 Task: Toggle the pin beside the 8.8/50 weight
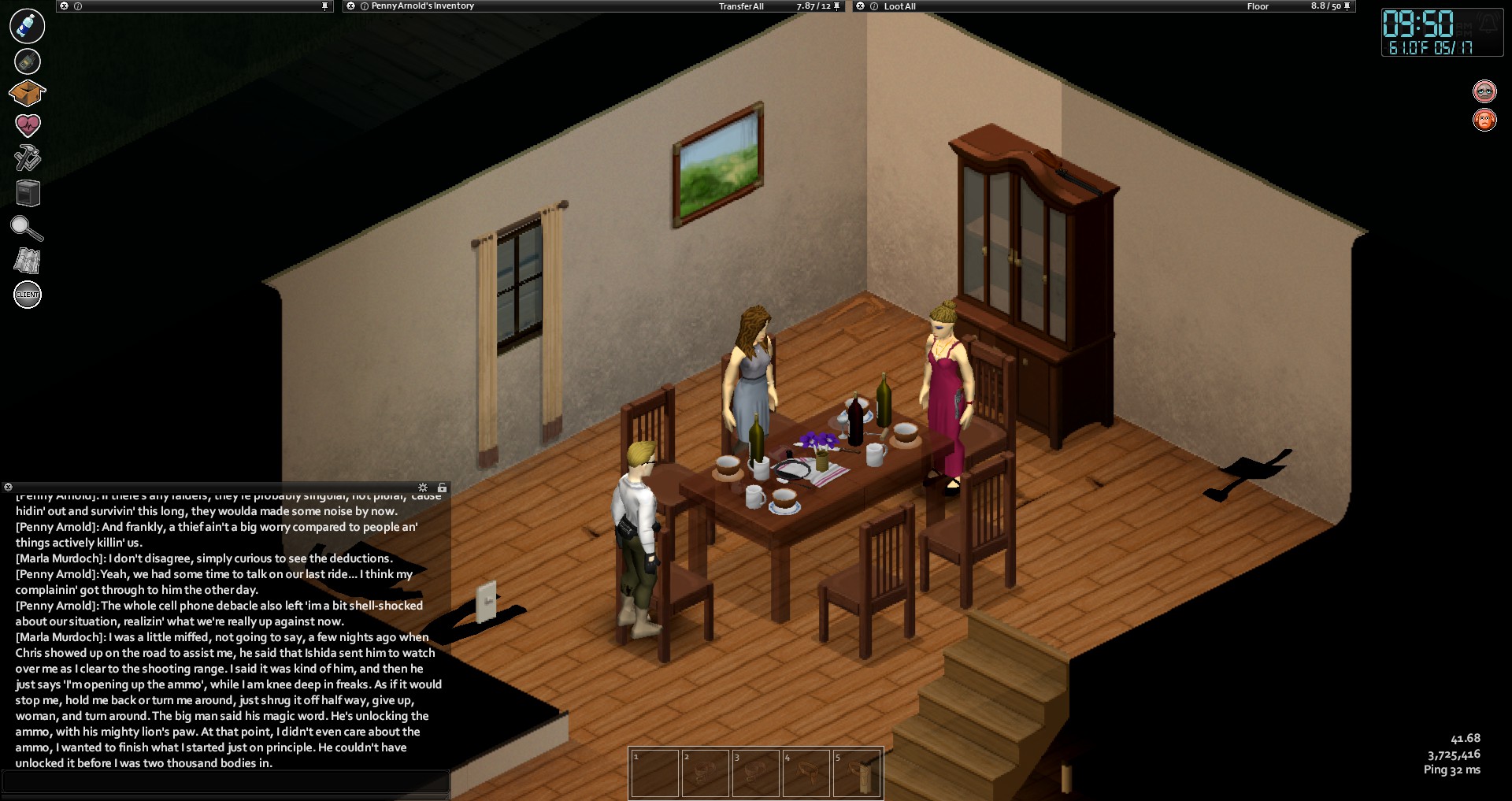[x=1347, y=6]
